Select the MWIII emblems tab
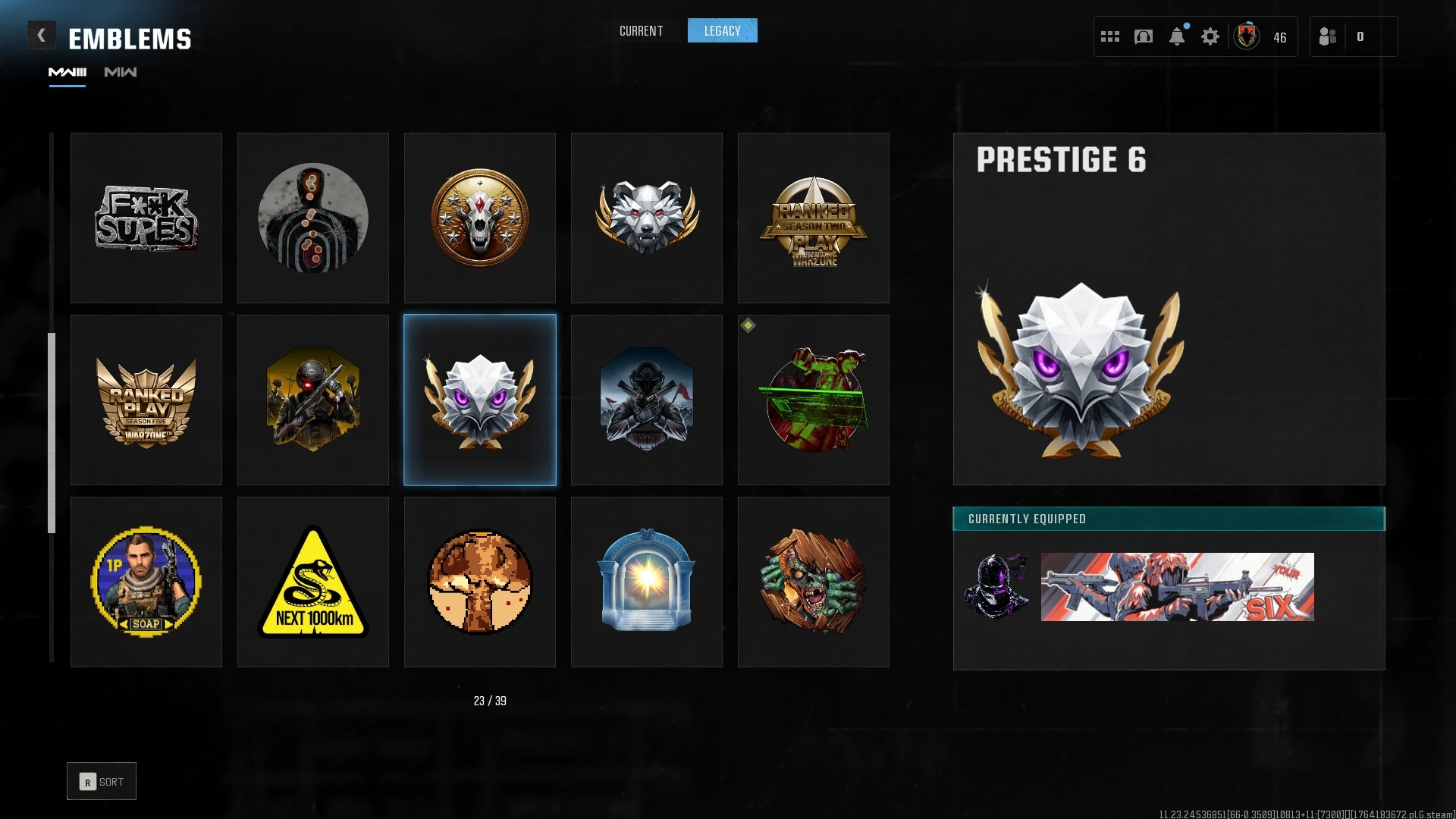 (x=67, y=73)
